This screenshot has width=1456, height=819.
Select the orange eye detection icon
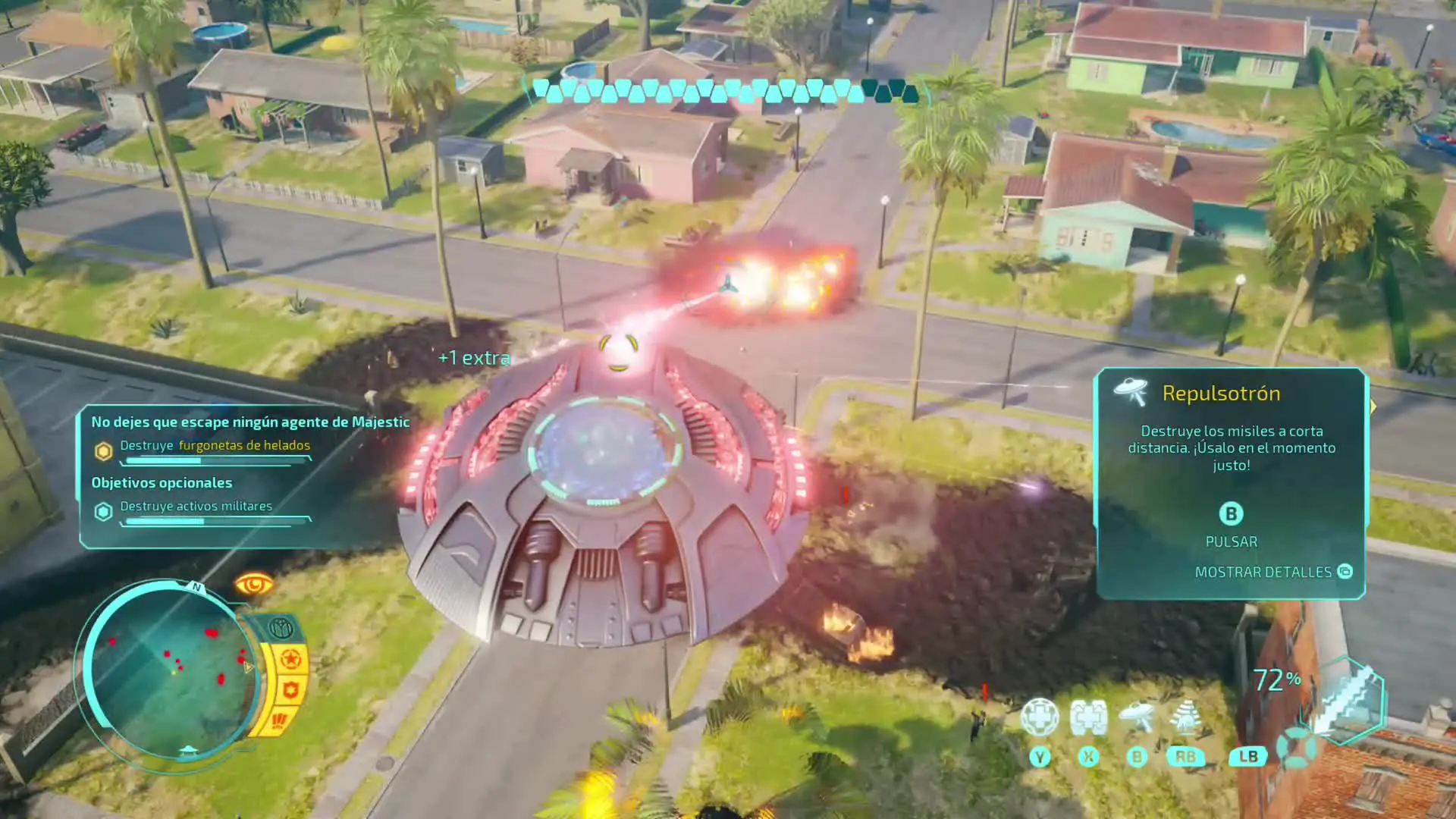coord(254,585)
